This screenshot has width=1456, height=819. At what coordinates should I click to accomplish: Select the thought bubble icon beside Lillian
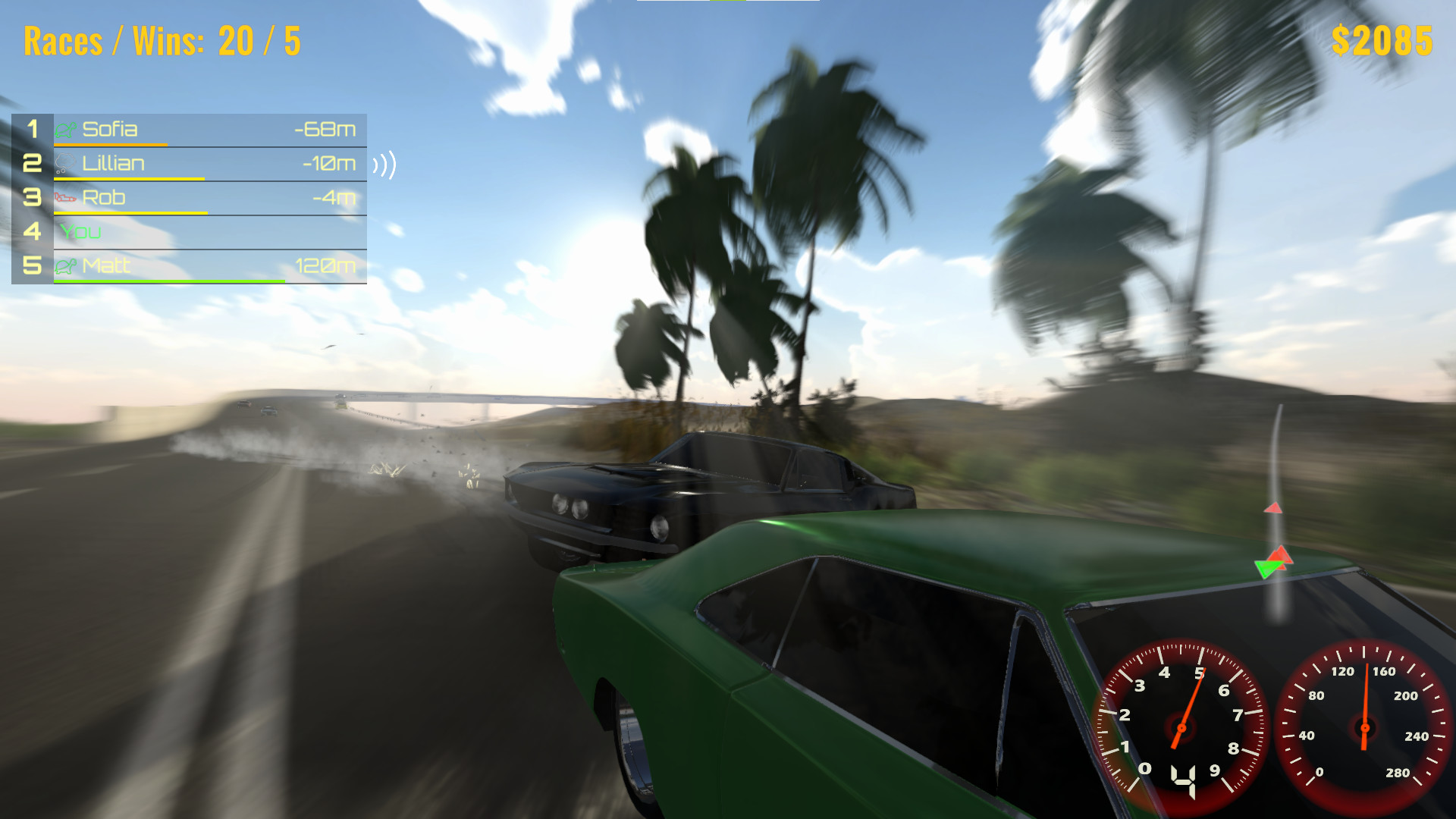tap(64, 163)
